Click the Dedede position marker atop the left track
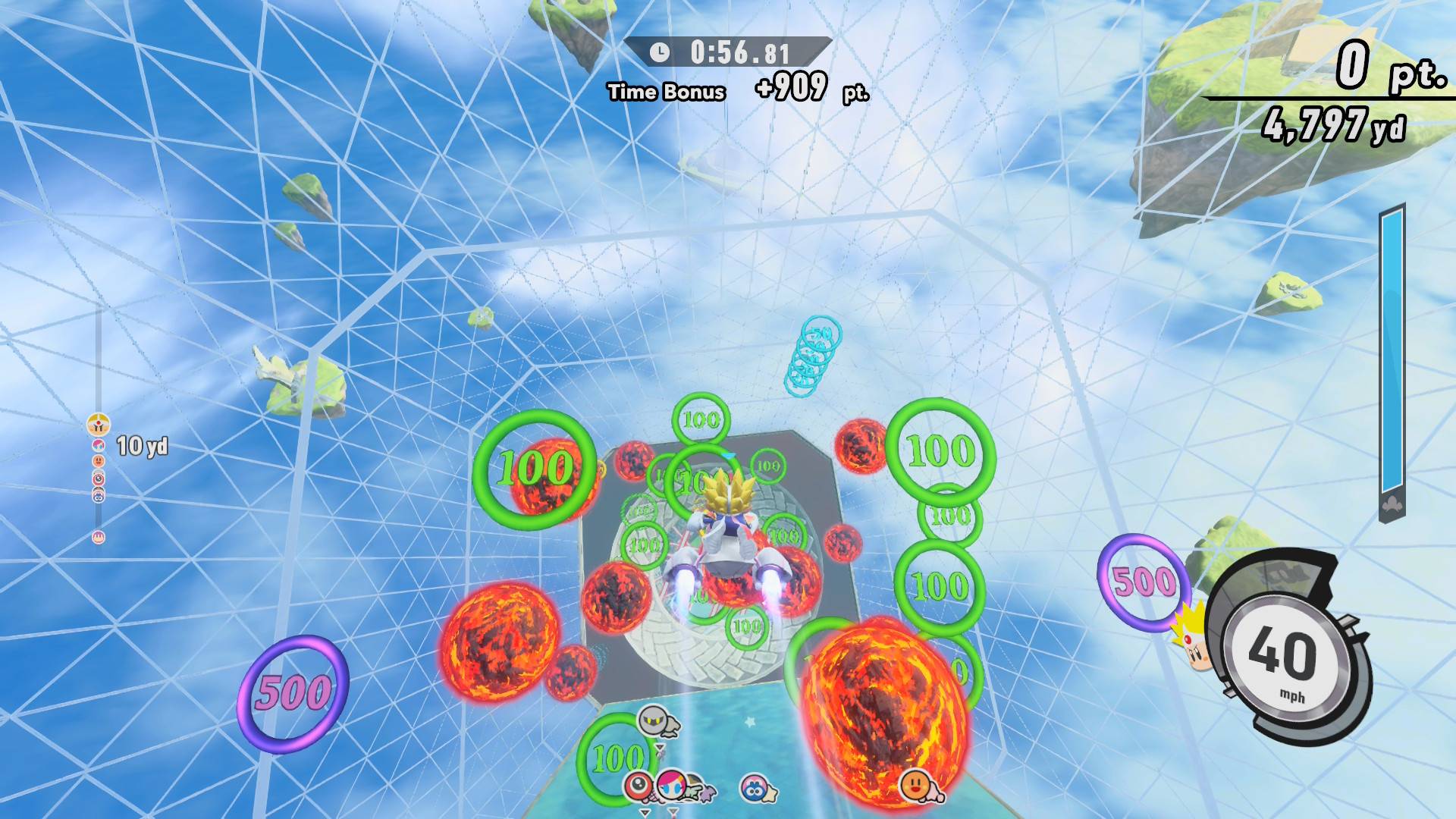The width and height of the screenshot is (1456, 819). pos(99,425)
